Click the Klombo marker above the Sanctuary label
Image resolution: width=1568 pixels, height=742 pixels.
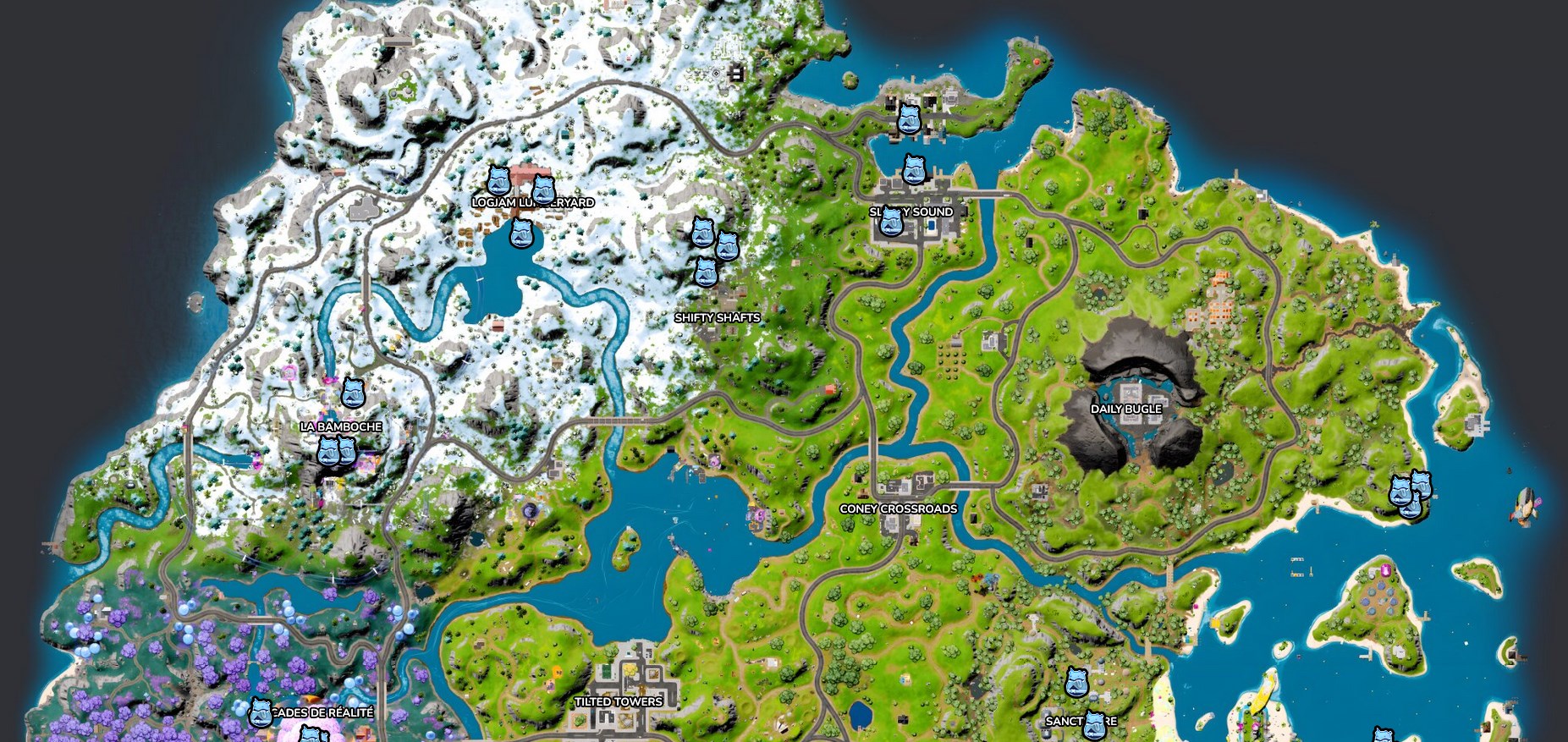[x=1076, y=682]
